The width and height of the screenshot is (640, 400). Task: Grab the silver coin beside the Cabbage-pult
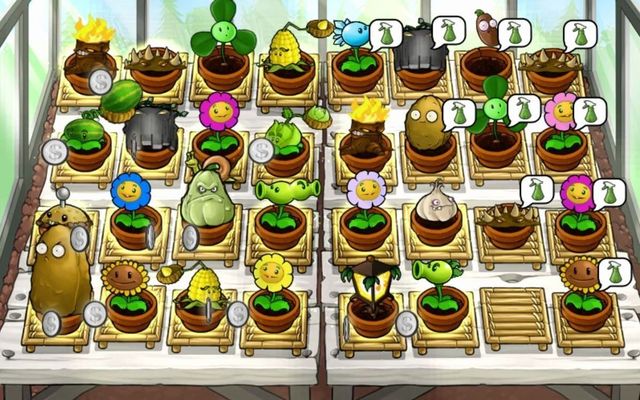(260, 151)
